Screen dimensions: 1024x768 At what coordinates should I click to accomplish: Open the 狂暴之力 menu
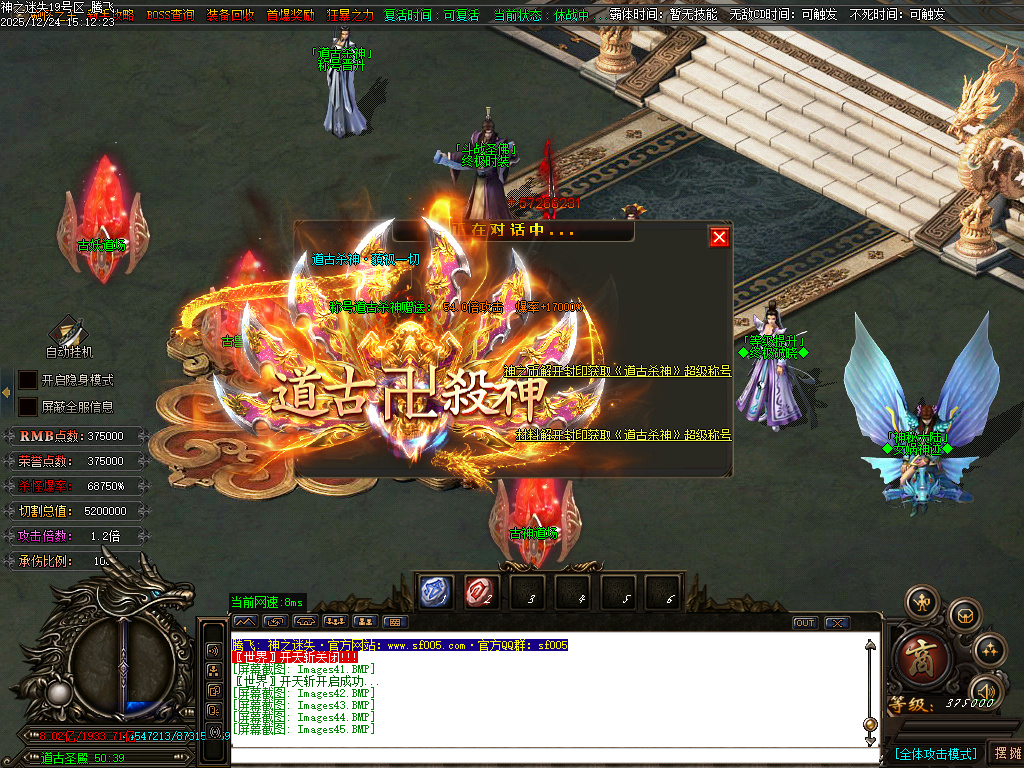(350, 15)
